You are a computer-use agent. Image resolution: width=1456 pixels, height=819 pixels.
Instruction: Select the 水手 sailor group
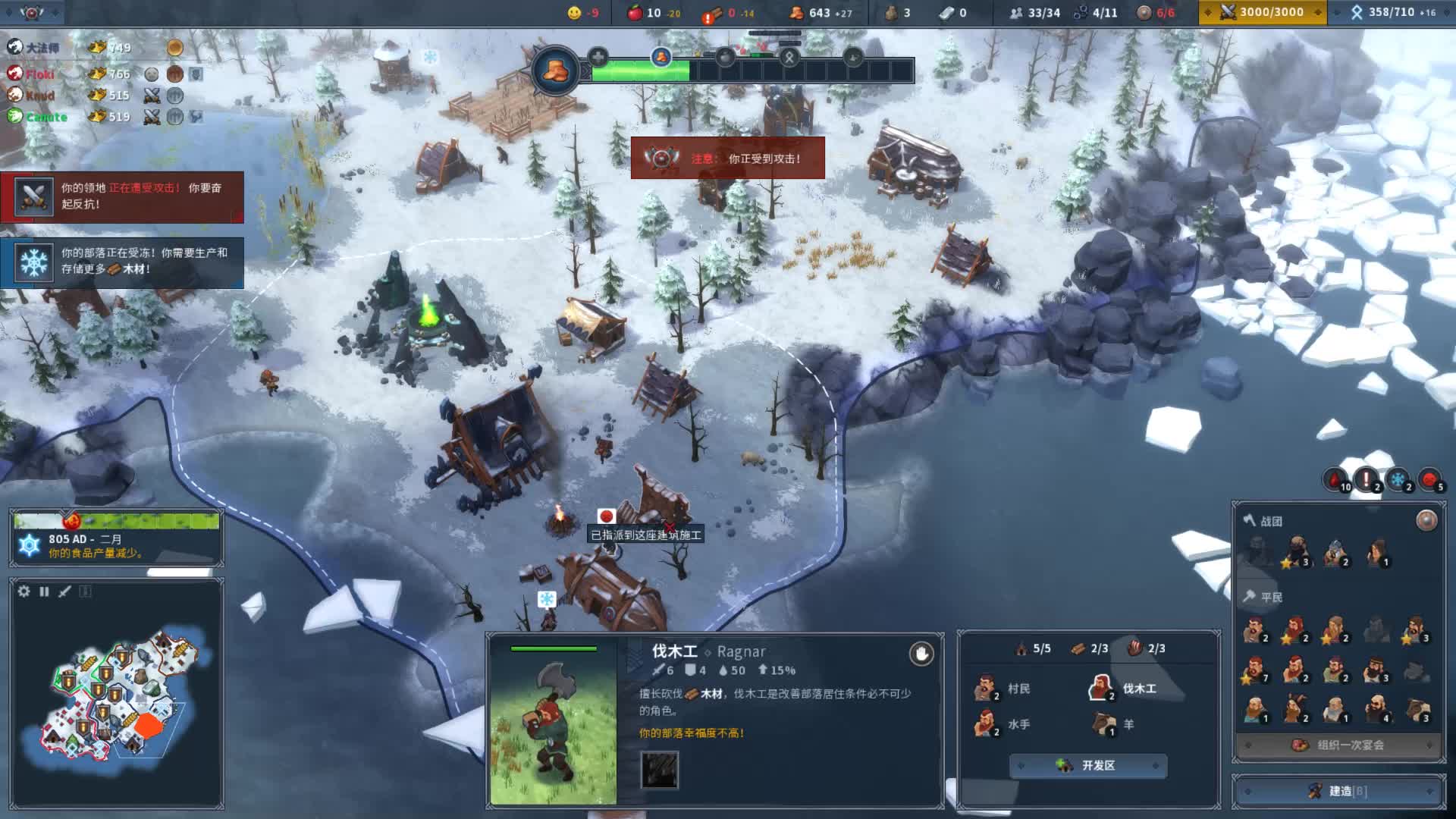[1003, 724]
